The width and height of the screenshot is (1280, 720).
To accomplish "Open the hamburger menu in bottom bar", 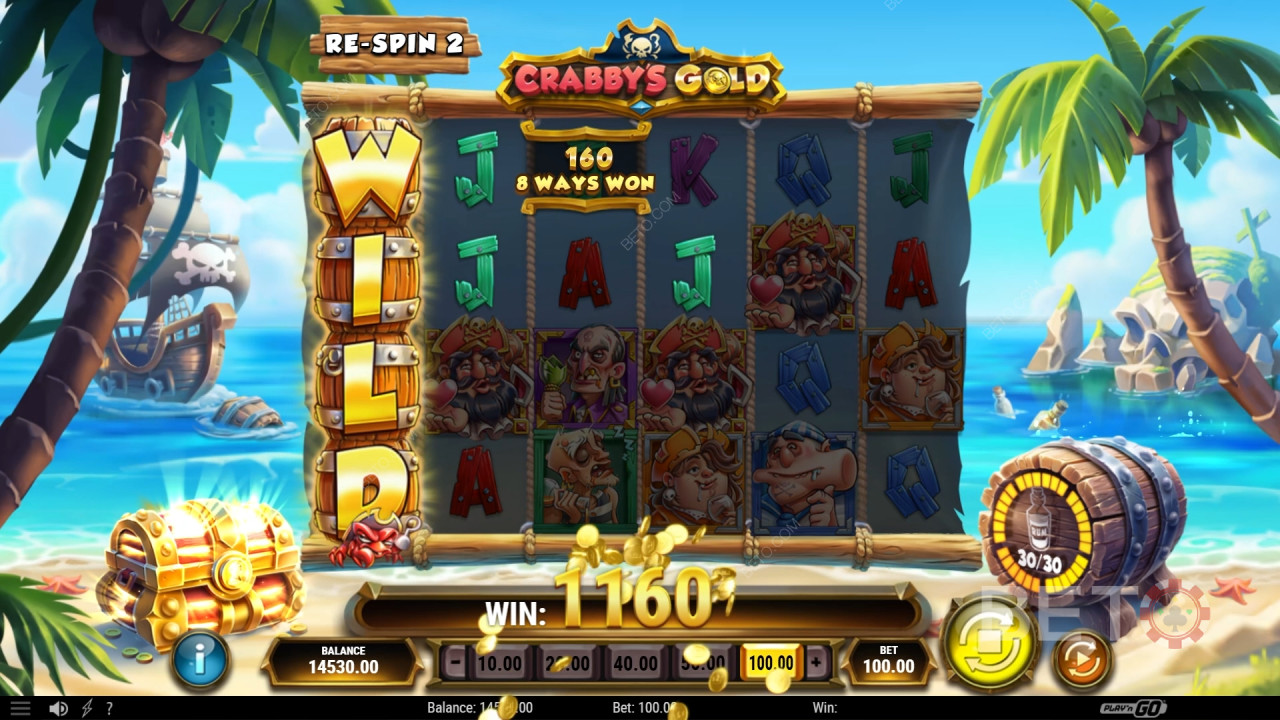I will click(19, 708).
